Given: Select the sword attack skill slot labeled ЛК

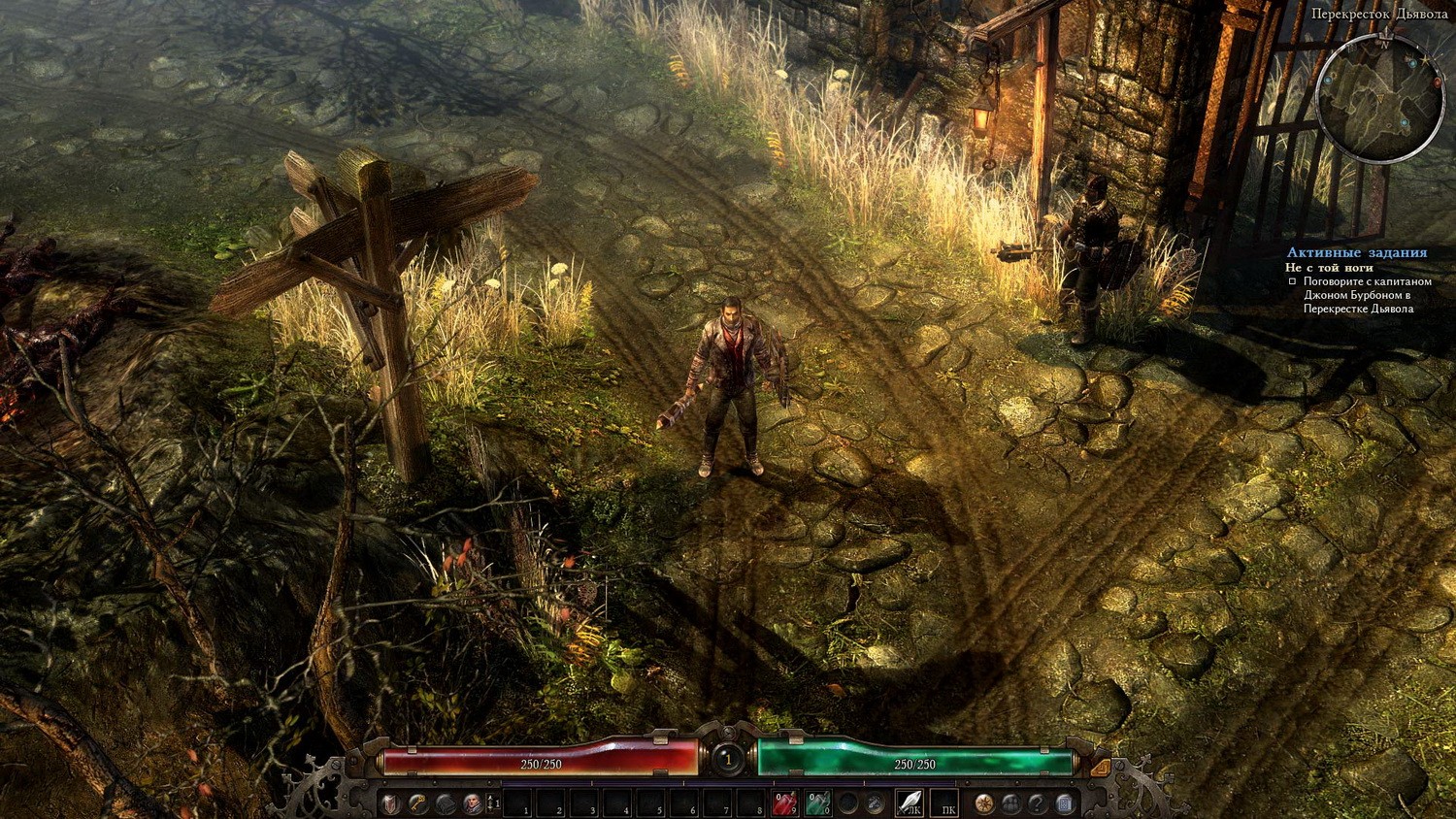Looking at the screenshot, I should (x=910, y=803).
